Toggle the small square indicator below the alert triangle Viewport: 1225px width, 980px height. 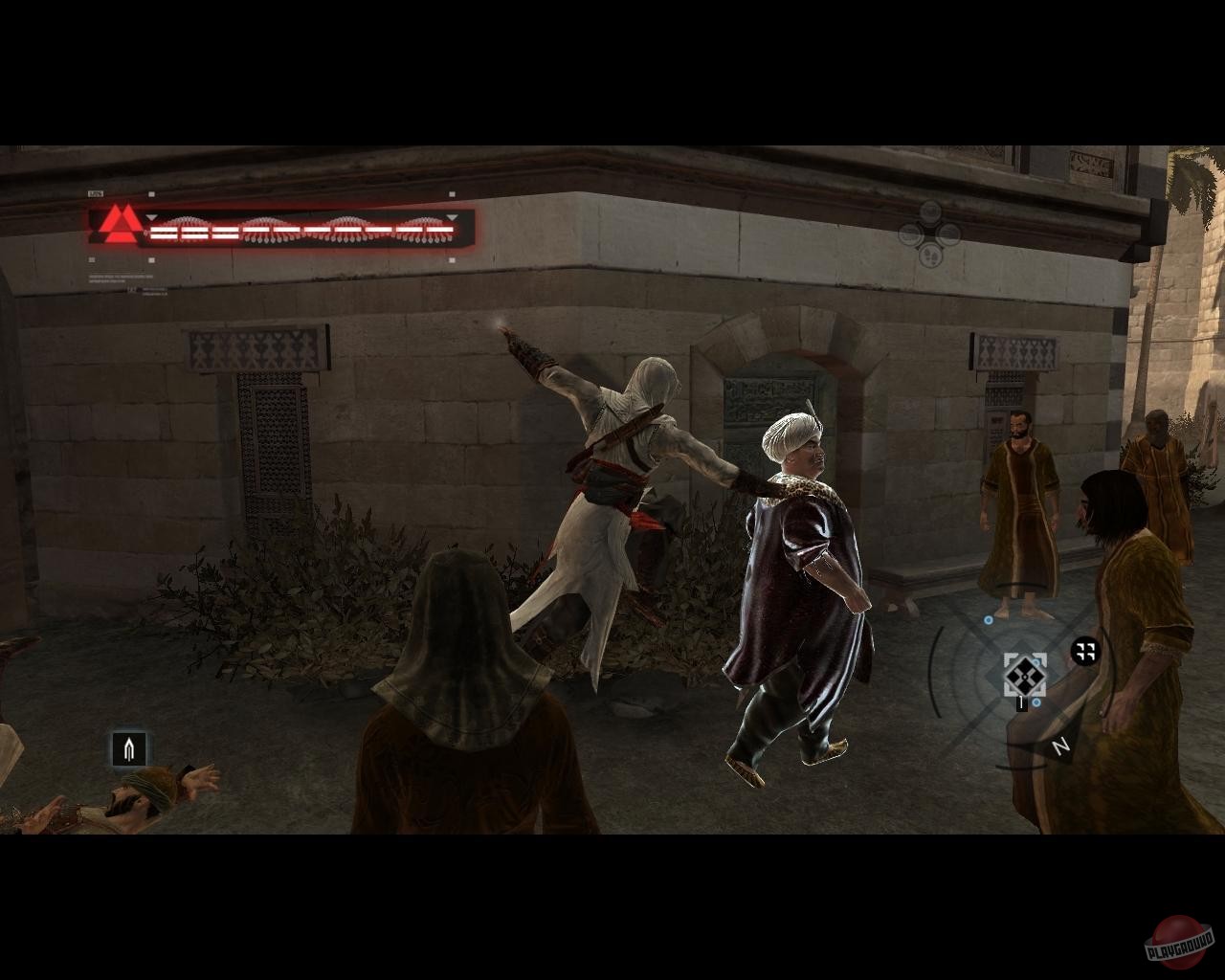(x=90, y=258)
